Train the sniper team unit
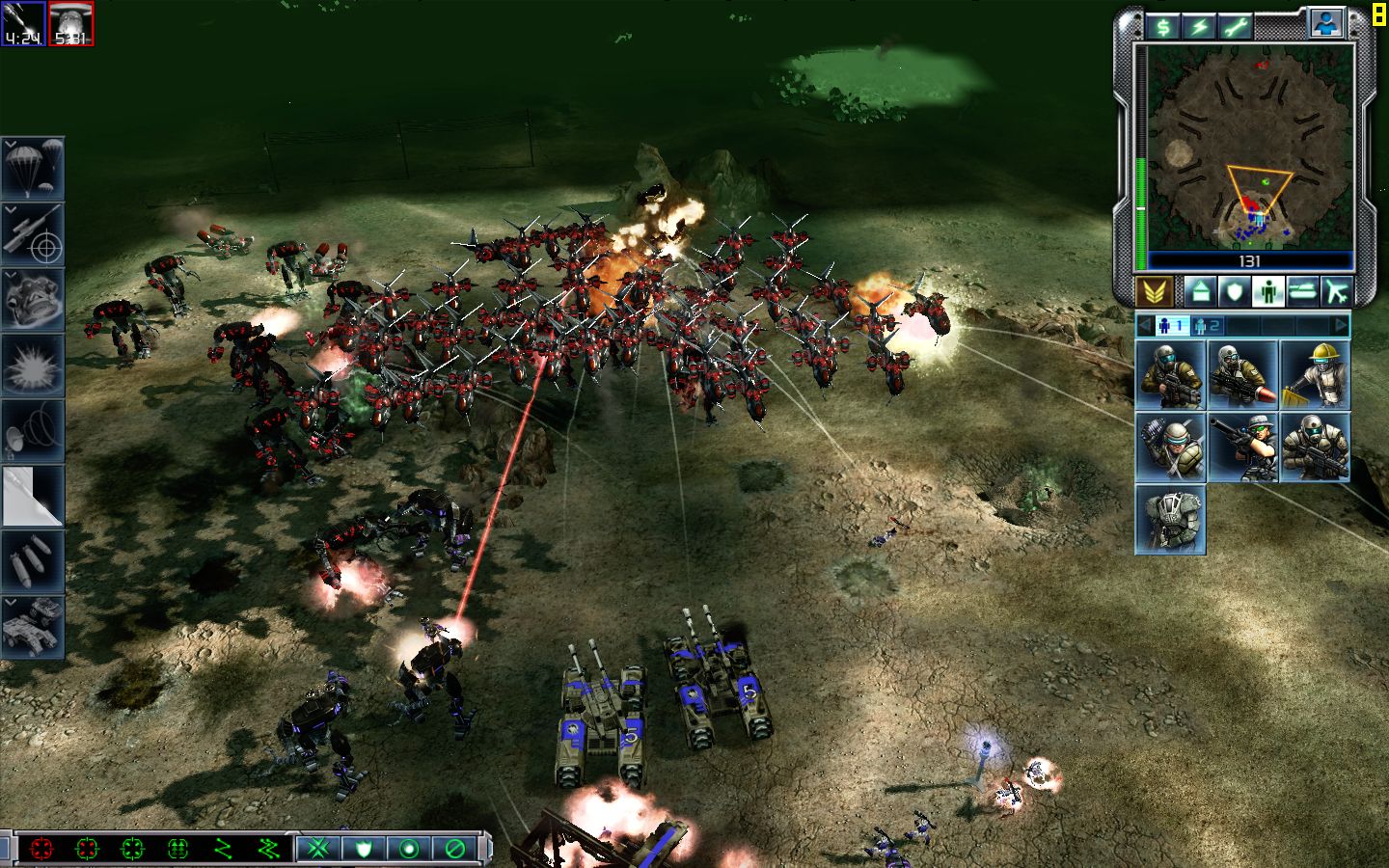The image size is (1389, 868). 1242,448
